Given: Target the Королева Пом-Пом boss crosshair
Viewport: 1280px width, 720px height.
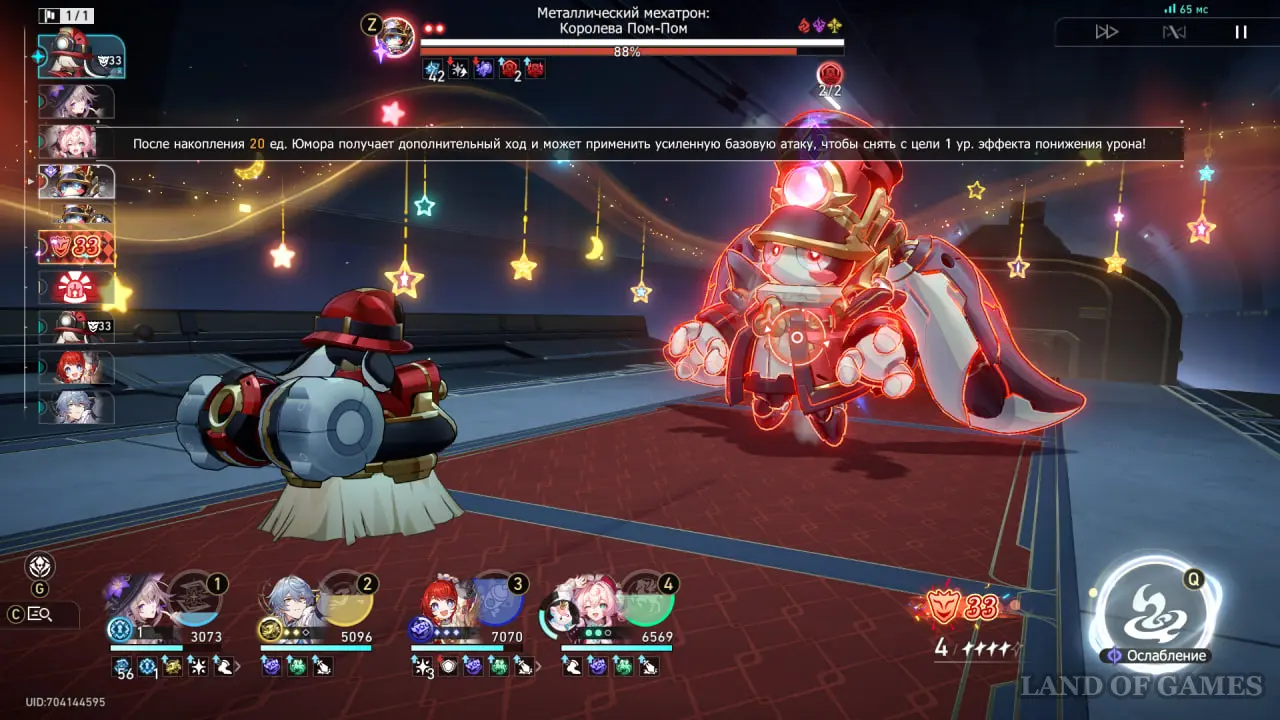Looking at the screenshot, I should 797,338.
